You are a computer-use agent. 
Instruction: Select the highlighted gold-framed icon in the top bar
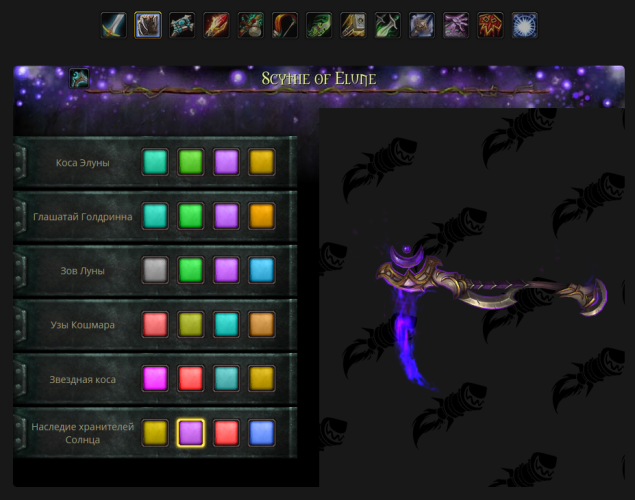(x=148, y=25)
